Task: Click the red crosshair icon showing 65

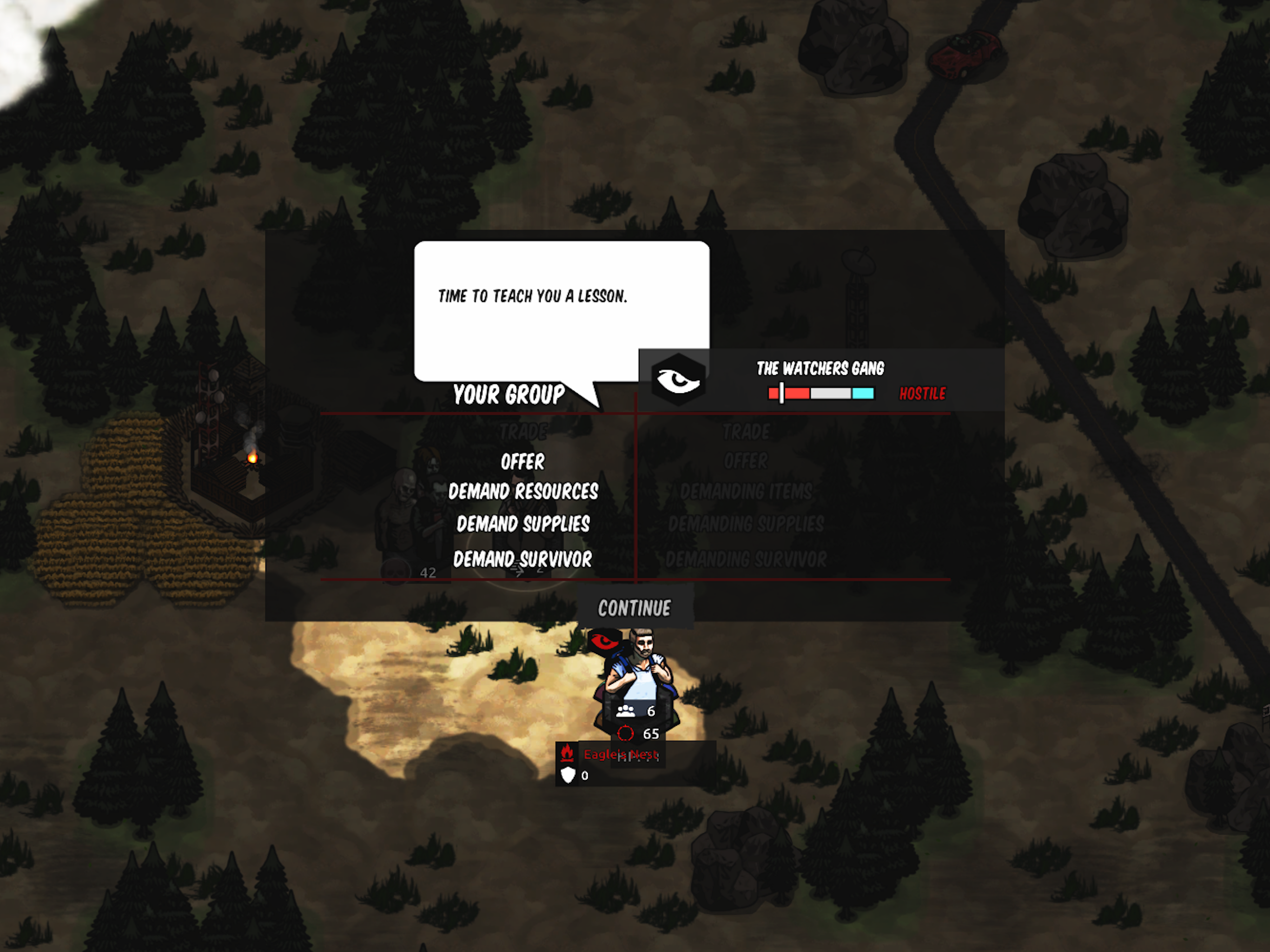Action: click(626, 734)
